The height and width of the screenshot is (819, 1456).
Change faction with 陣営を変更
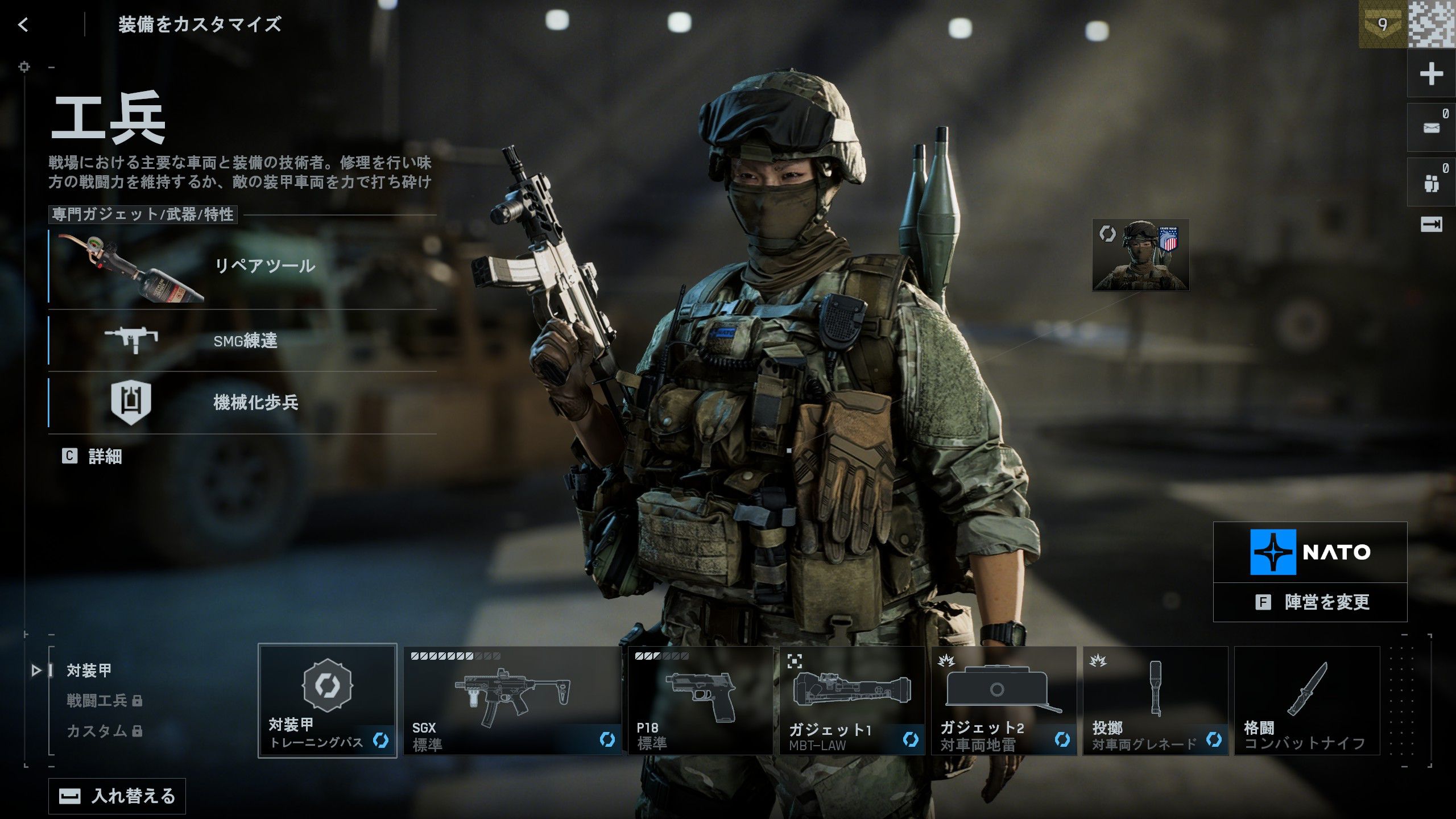(1310, 602)
